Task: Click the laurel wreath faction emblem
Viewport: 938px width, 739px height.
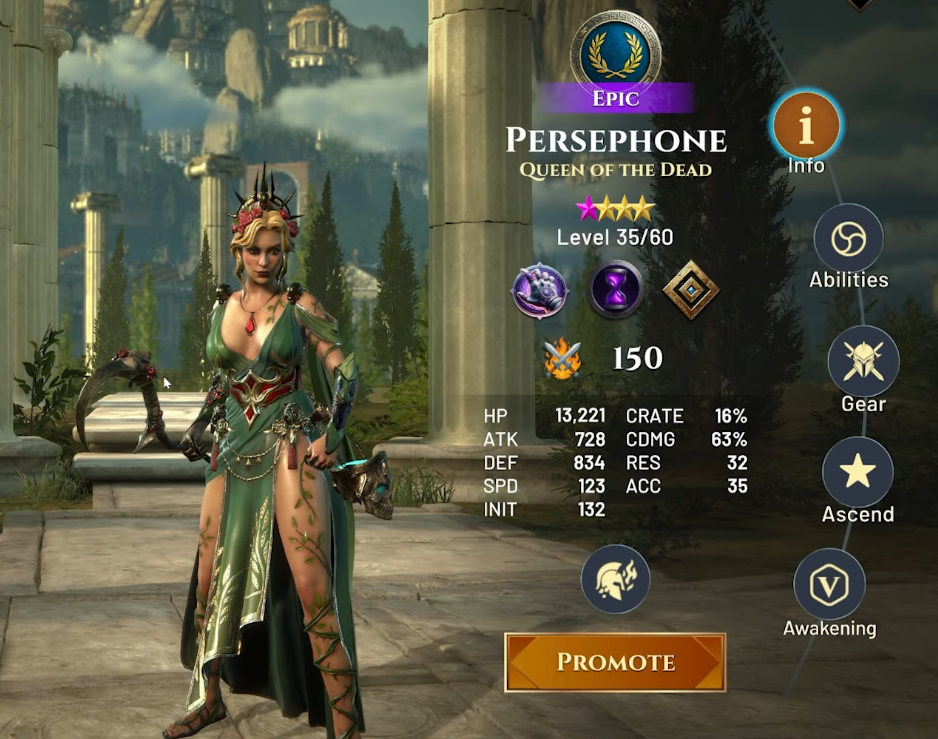Action: (615, 51)
